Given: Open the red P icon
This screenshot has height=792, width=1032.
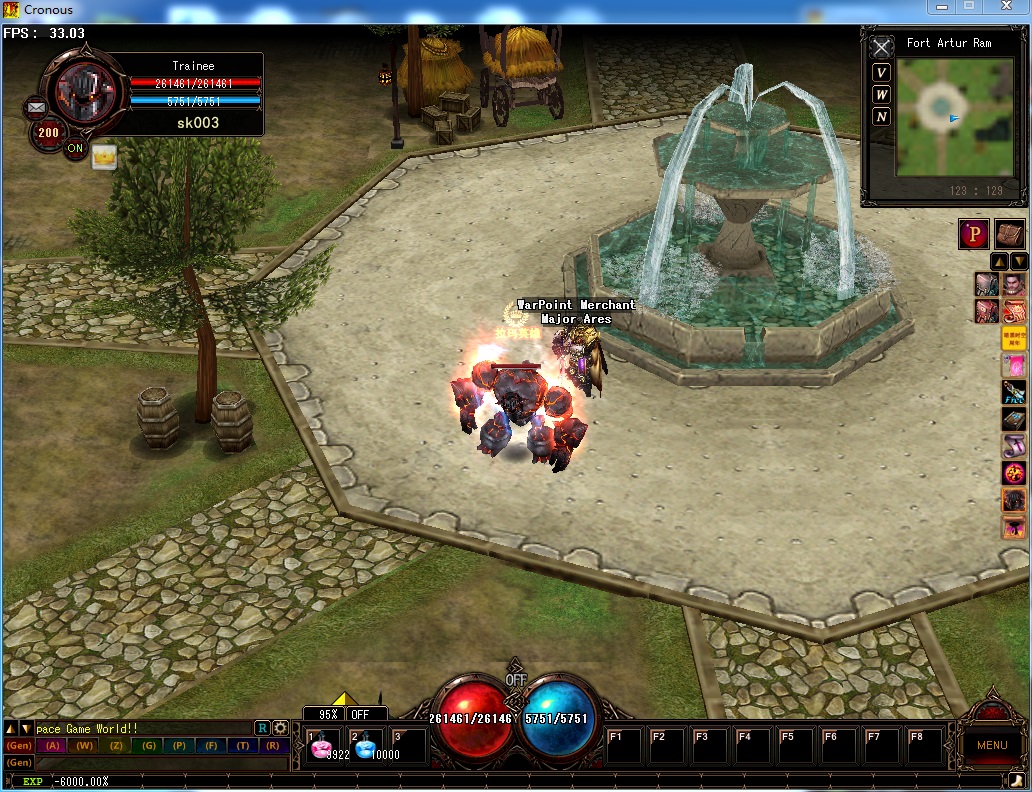Looking at the screenshot, I should point(974,234).
